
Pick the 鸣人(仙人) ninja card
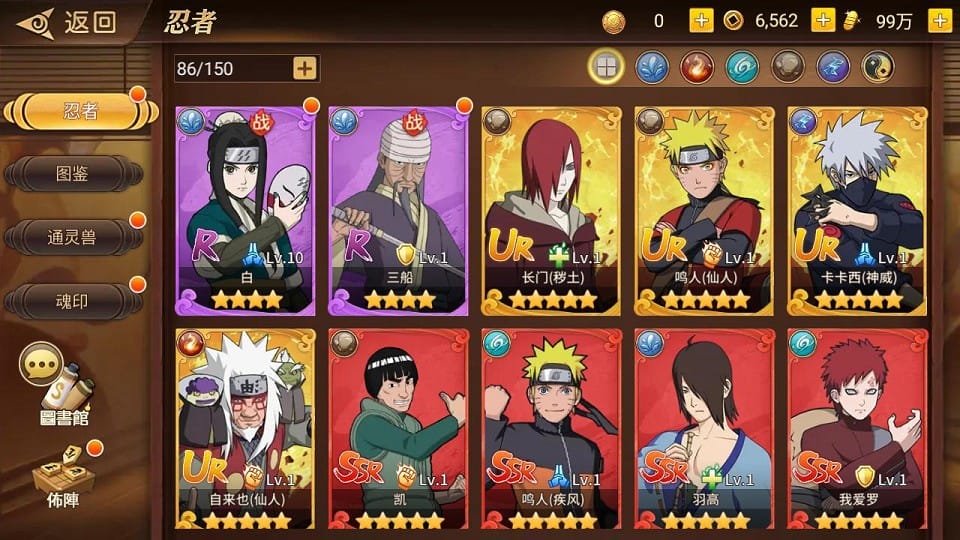[x=704, y=211]
